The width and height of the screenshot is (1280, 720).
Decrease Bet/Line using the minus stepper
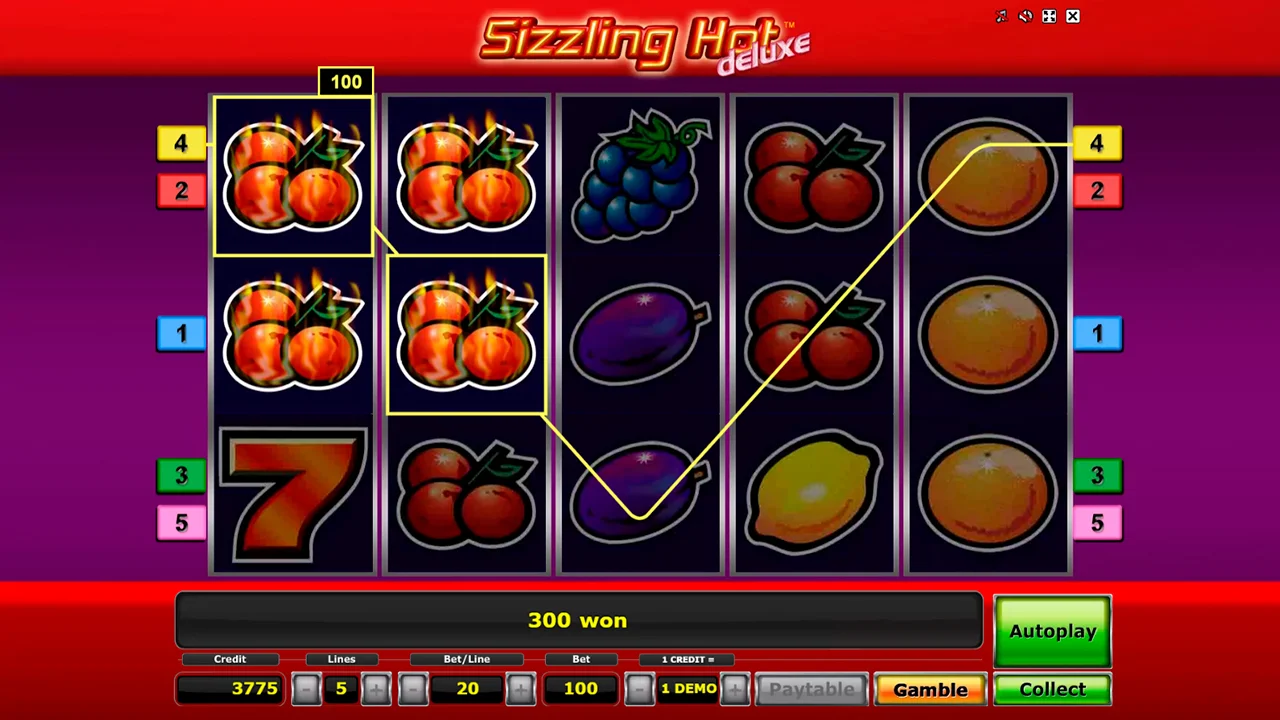click(413, 688)
